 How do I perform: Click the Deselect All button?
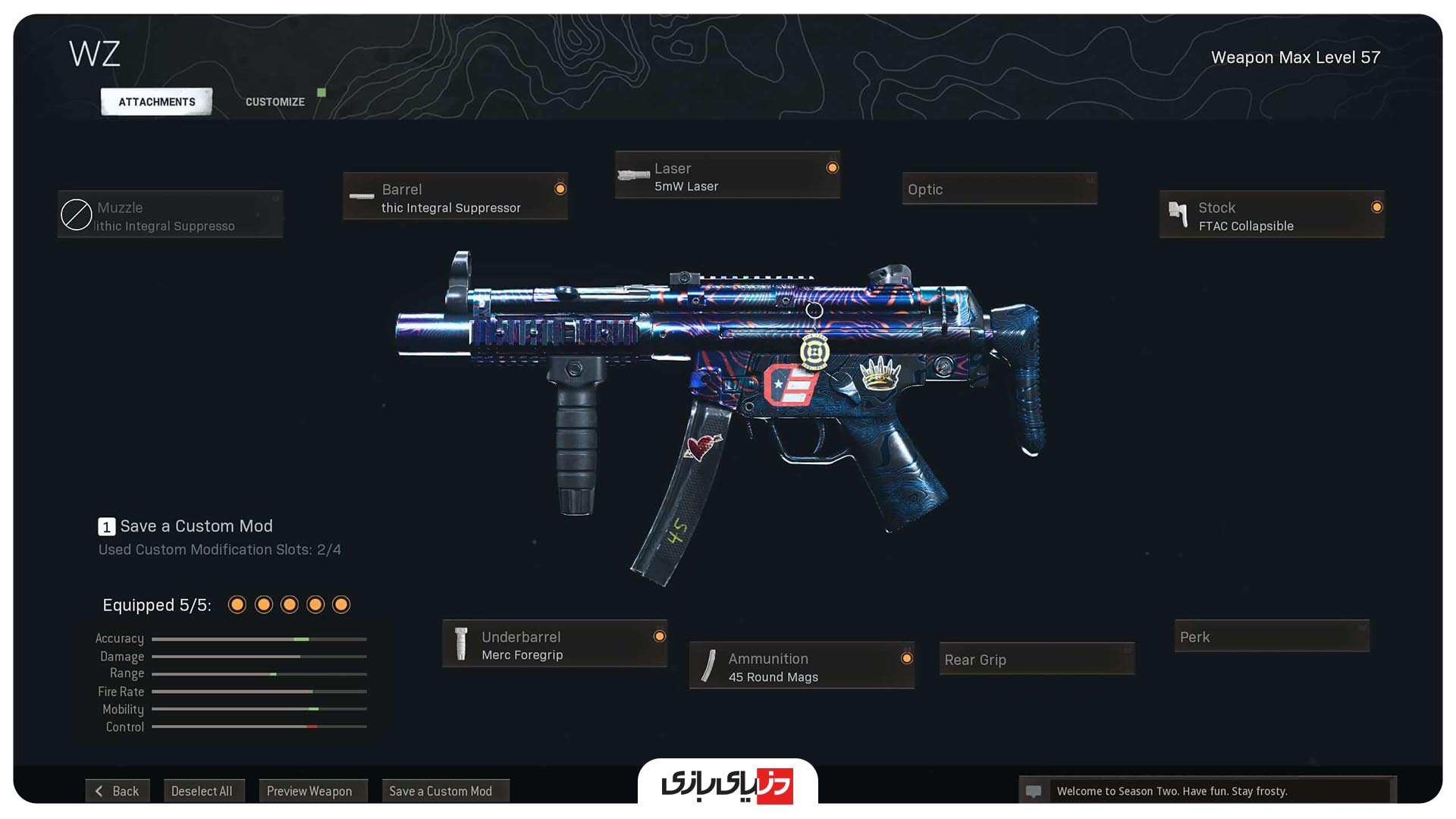click(x=204, y=790)
